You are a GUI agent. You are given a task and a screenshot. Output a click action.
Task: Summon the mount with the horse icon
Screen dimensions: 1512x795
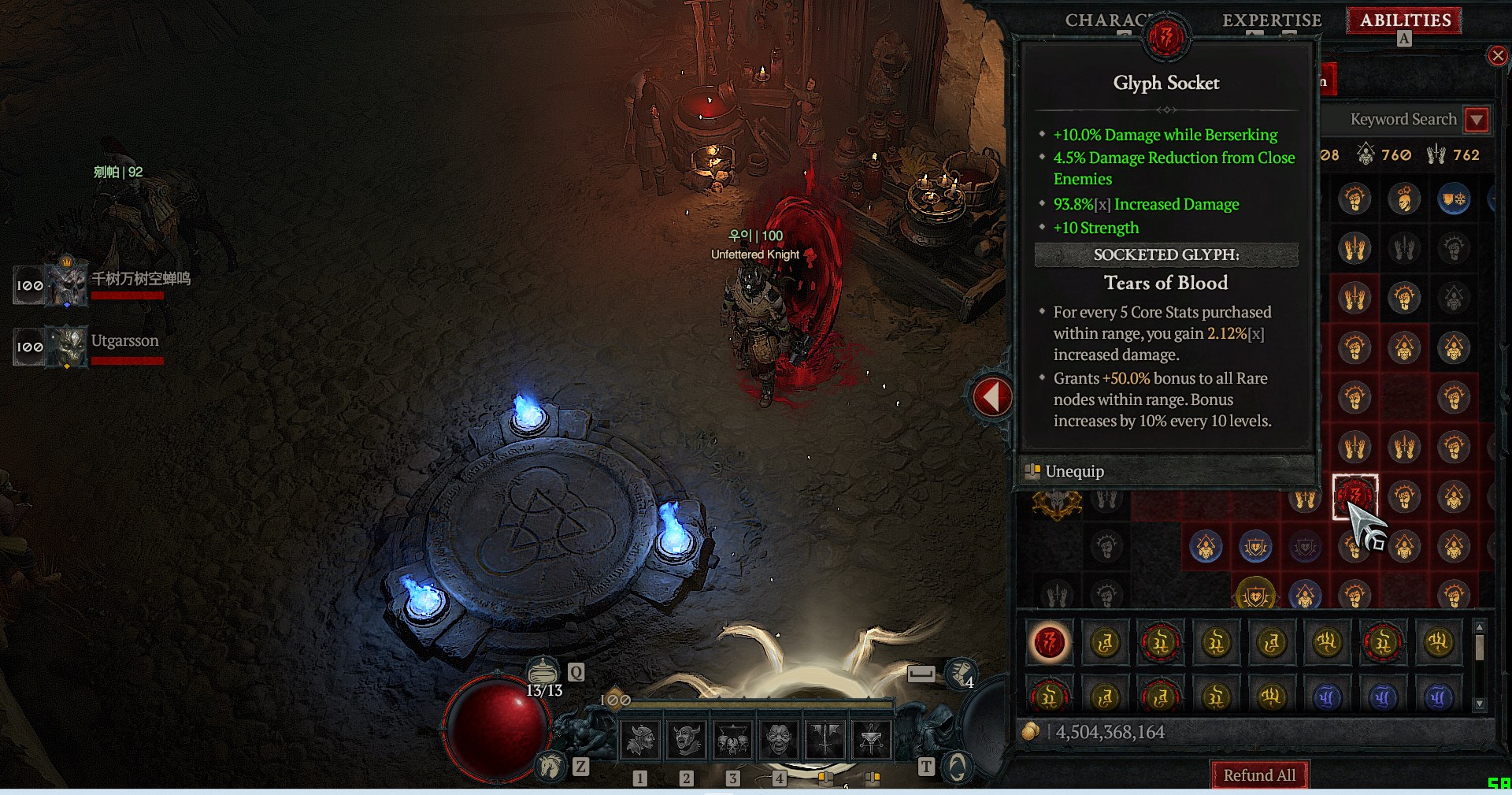click(550, 765)
